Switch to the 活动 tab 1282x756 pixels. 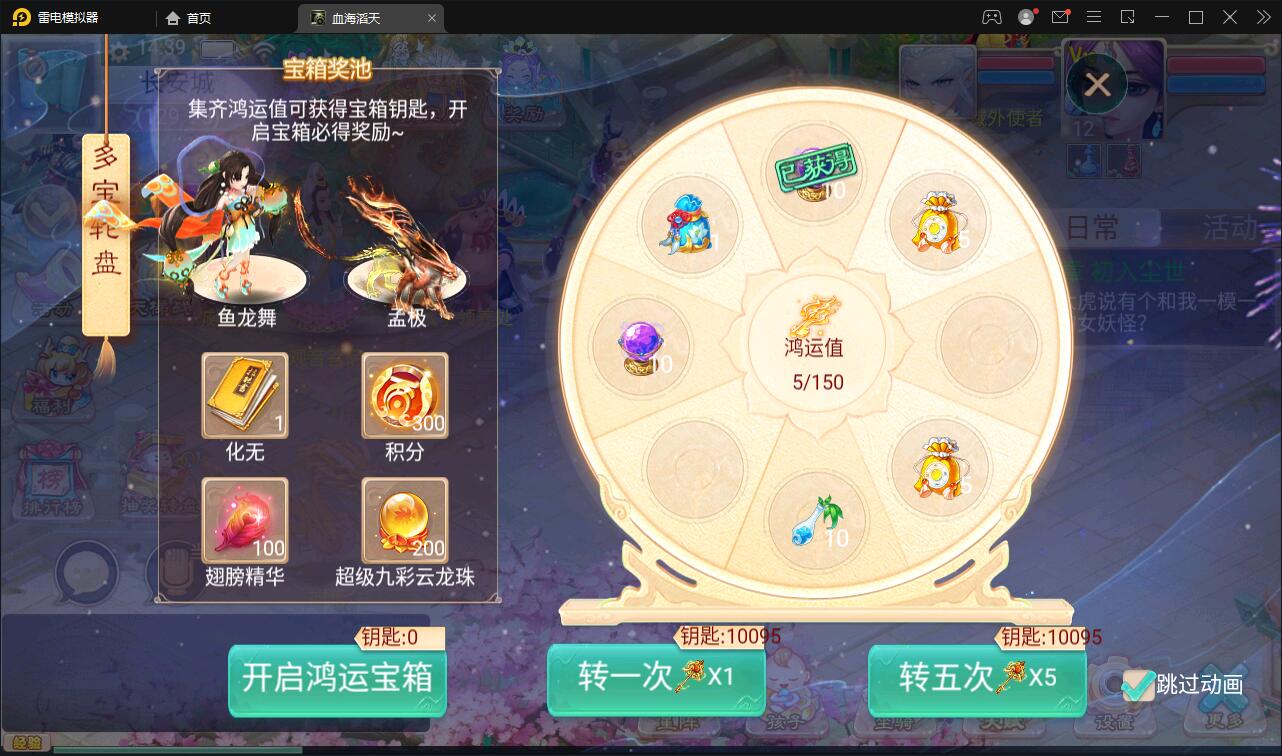tap(1228, 224)
